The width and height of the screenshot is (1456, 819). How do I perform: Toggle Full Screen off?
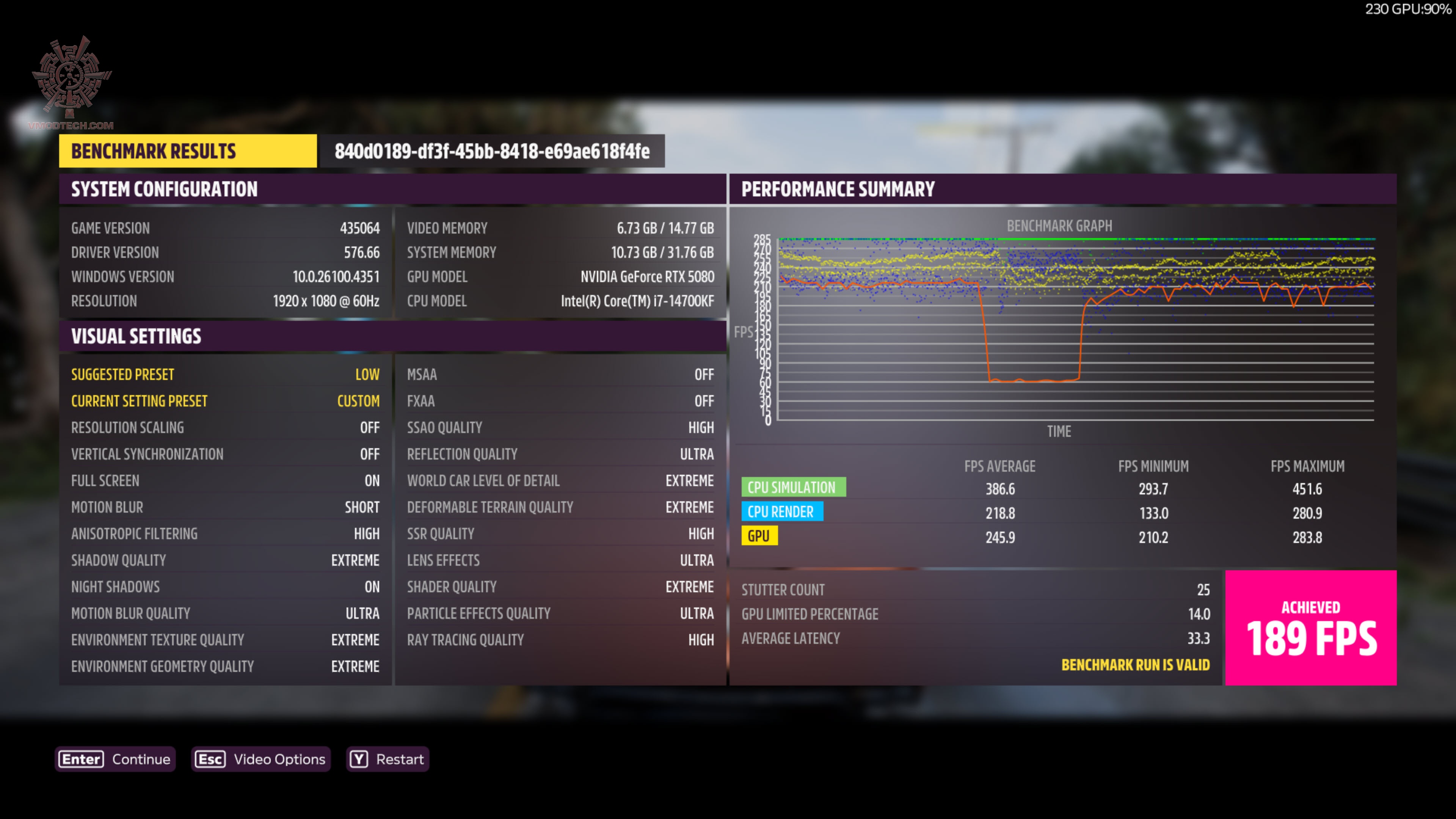(226, 480)
